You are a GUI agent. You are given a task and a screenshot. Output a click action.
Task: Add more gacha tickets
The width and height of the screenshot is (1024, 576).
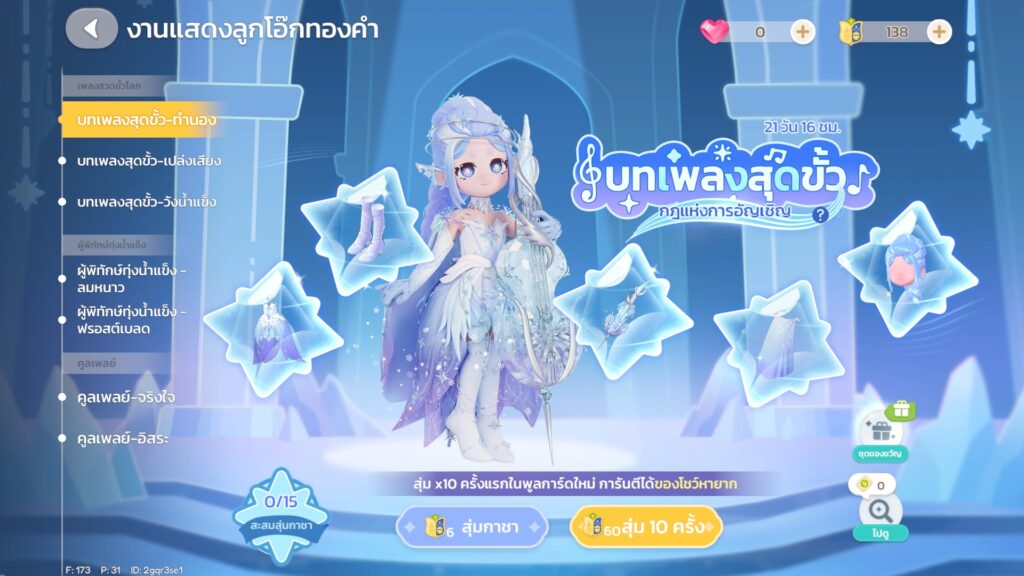pos(939,31)
